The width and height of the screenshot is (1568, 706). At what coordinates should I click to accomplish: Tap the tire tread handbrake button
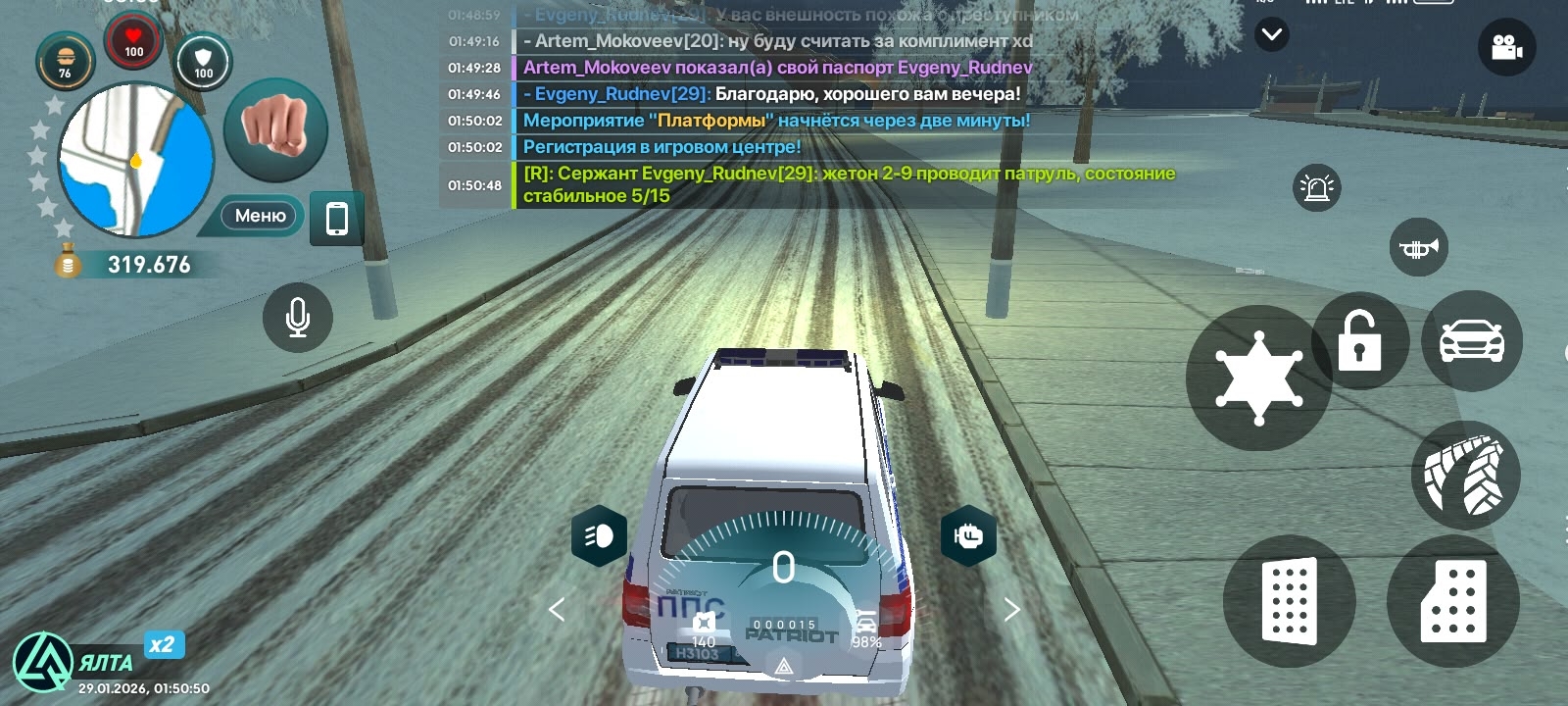[1465, 476]
